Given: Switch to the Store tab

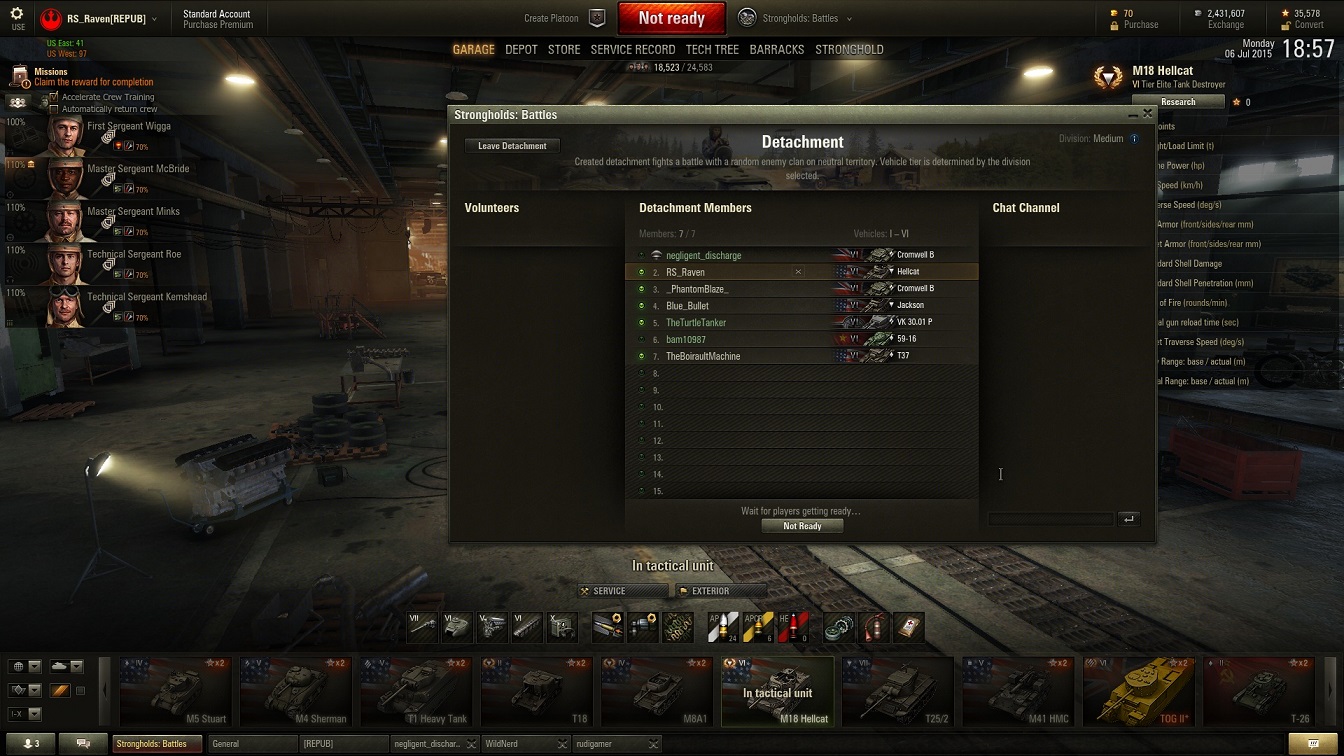Looking at the screenshot, I should (x=564, y=49).
